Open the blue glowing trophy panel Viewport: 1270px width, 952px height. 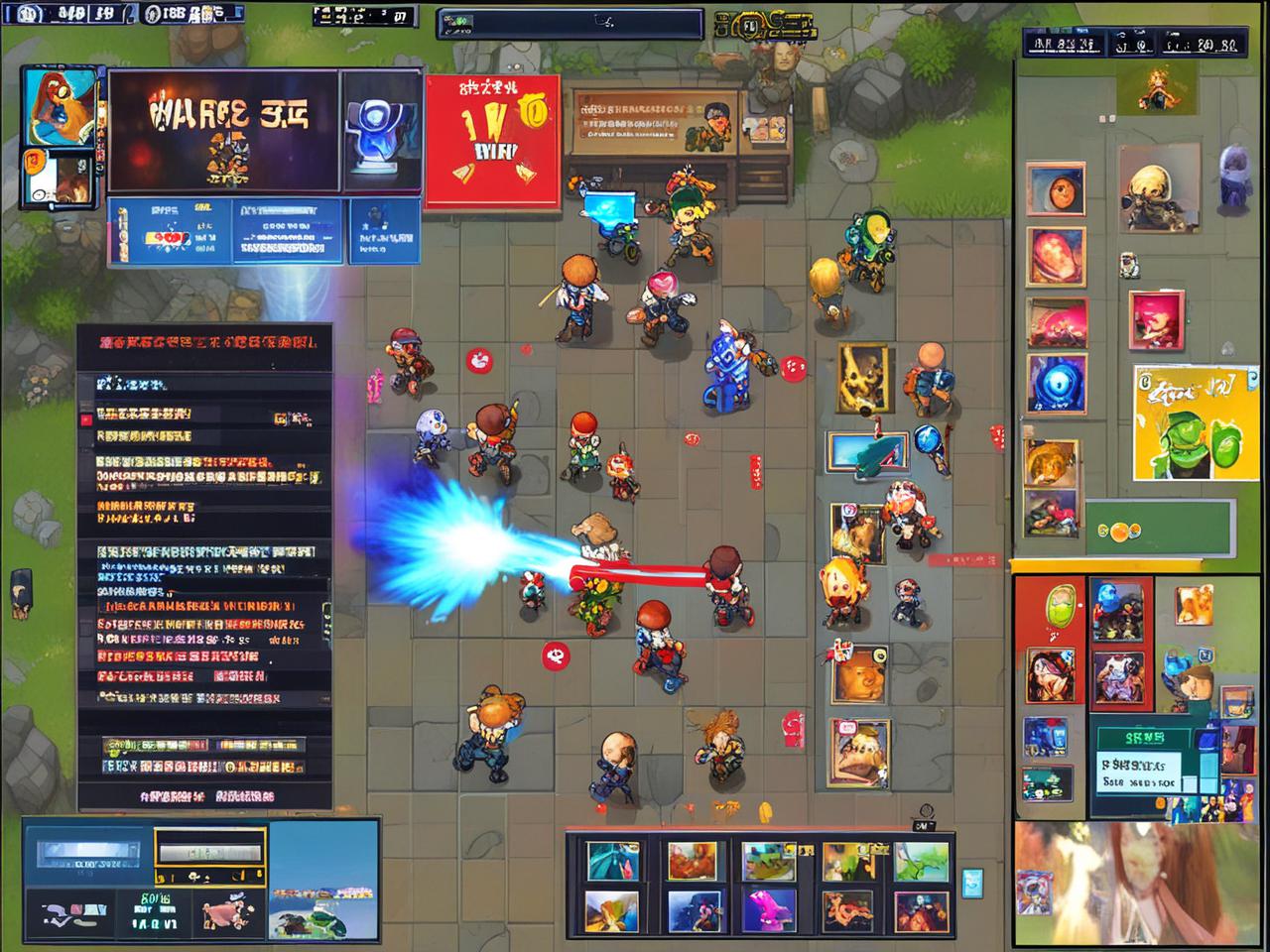pyautogui.click(x=380, y=132)
